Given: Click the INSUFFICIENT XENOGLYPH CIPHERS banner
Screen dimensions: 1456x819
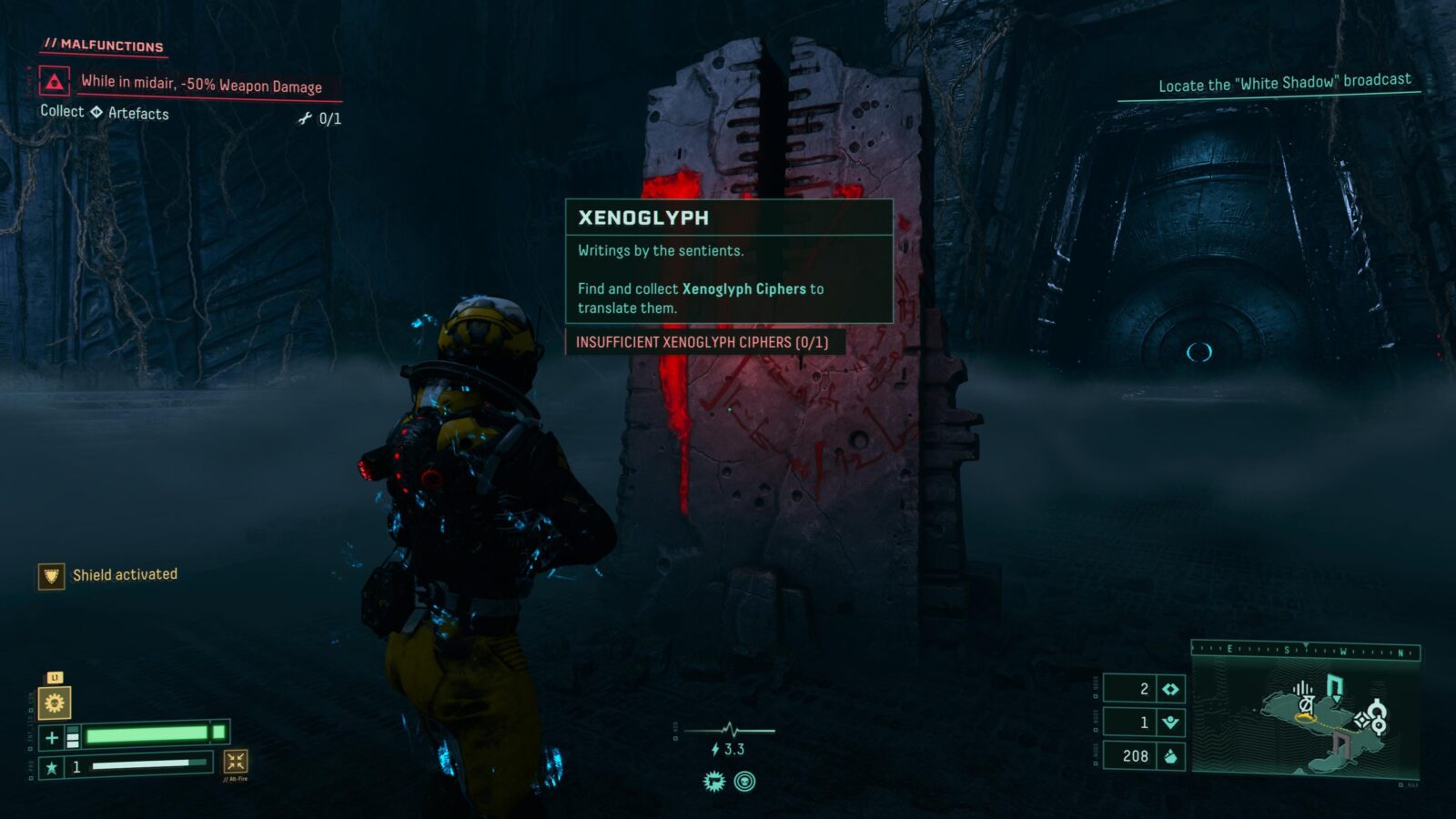Looking at the screenshot, I should point(708,343).
